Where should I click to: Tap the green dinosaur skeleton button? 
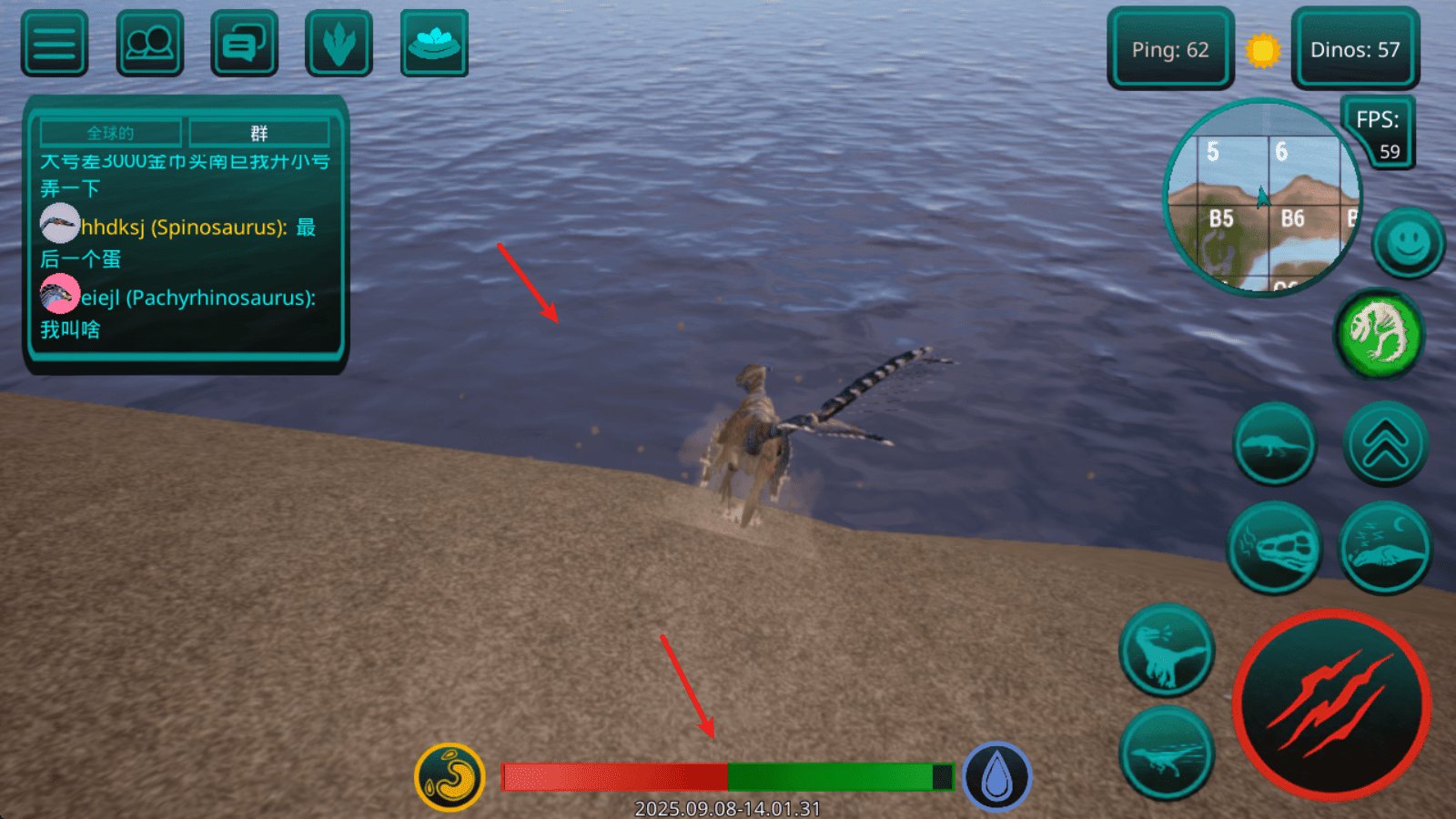click(x=1379, y=333)
